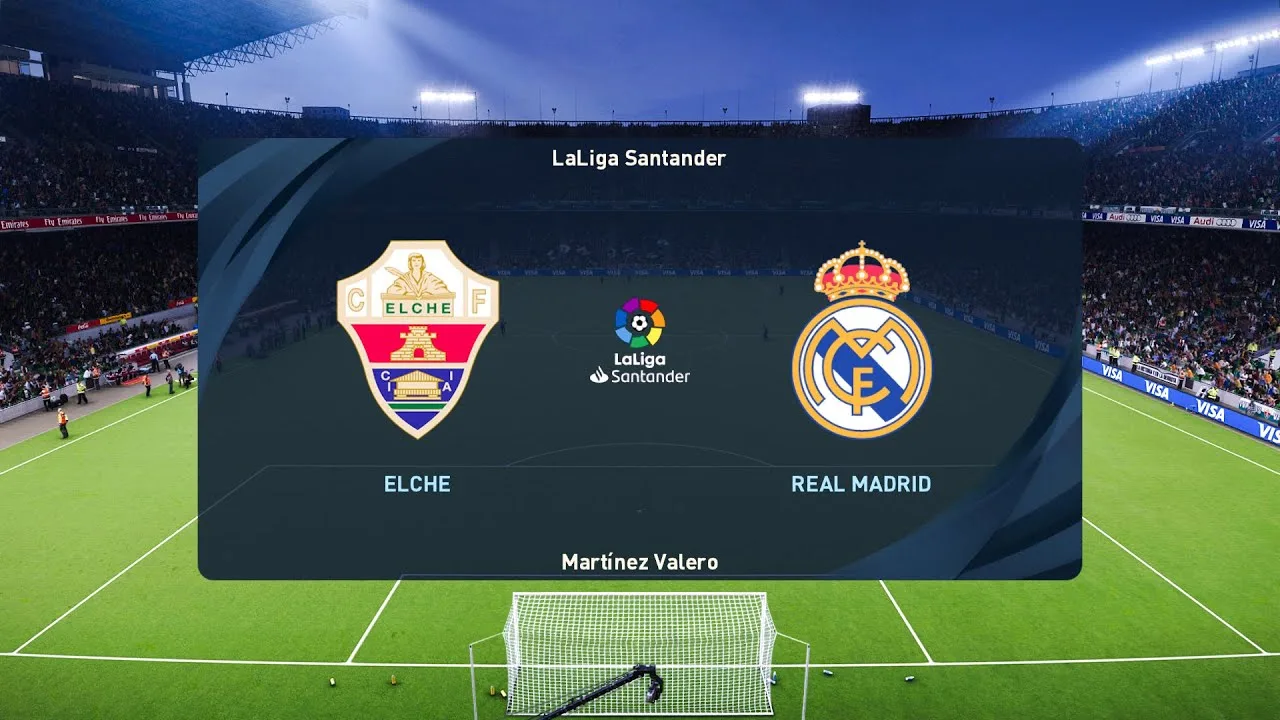Open the LaLiga Santander header title
Screen dimensions: 1280x720
click(640, 158)
